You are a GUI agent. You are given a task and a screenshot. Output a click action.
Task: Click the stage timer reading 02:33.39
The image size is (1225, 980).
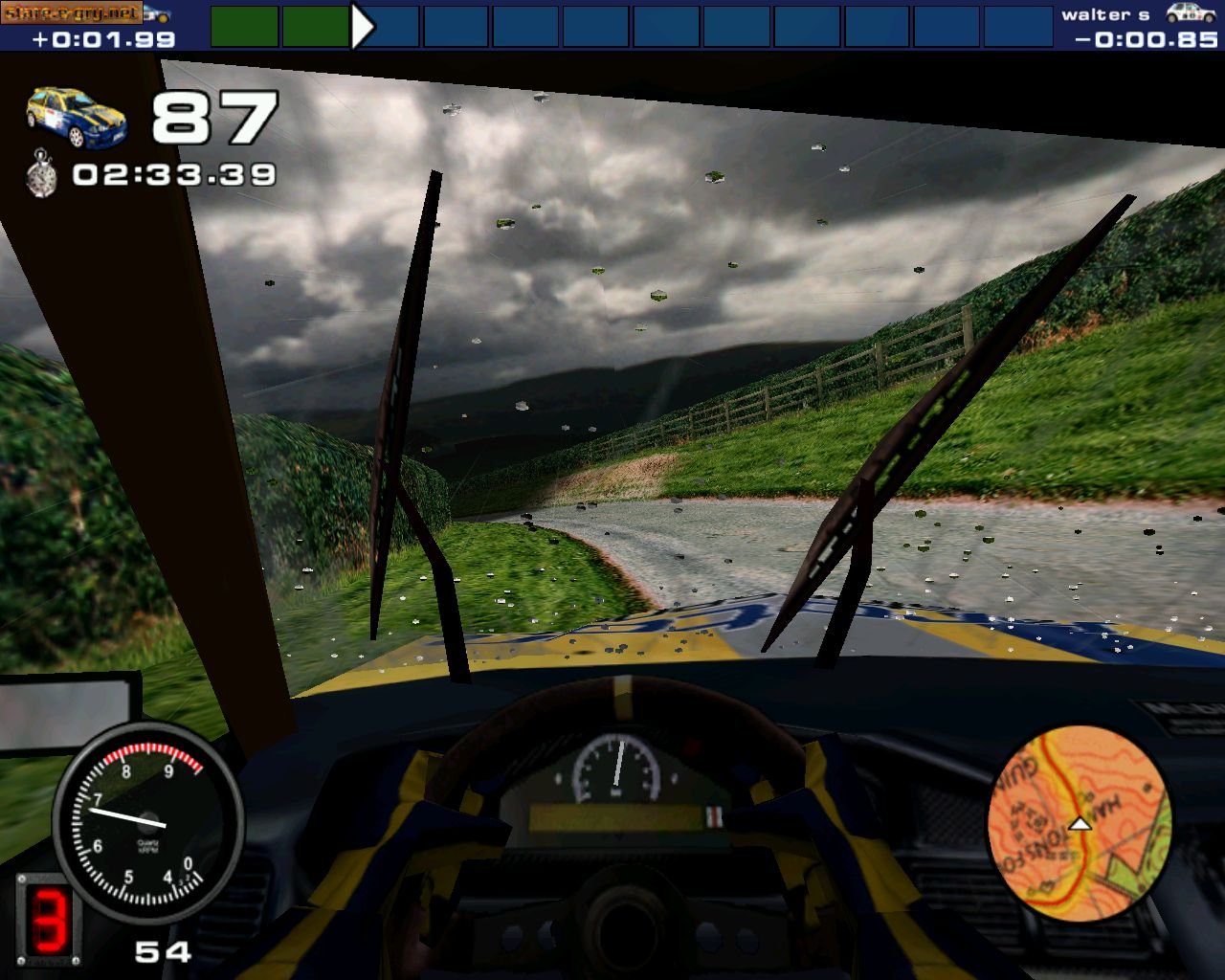172,174
